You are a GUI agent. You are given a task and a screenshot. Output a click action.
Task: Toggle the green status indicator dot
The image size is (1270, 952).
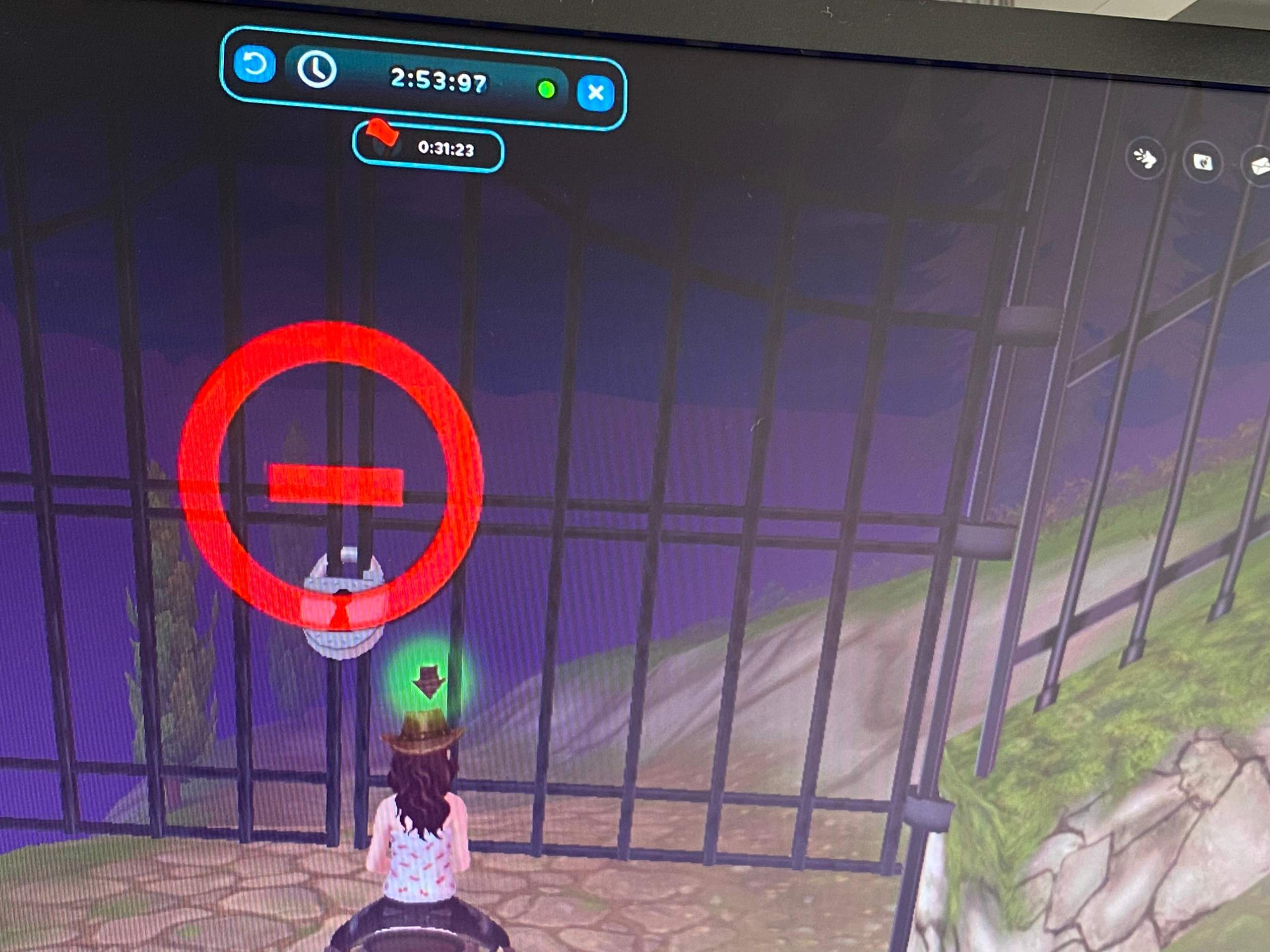click(x=547, y=90)
